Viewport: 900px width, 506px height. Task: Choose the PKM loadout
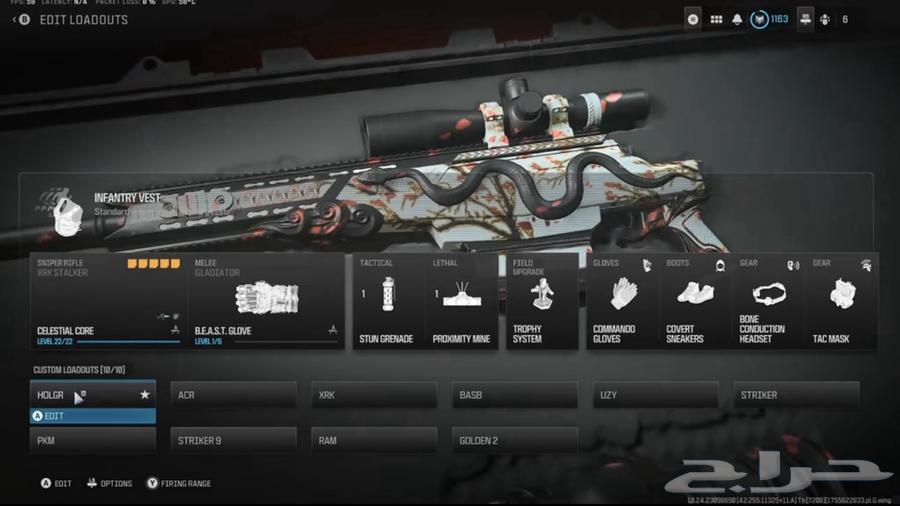coord(92,440)
